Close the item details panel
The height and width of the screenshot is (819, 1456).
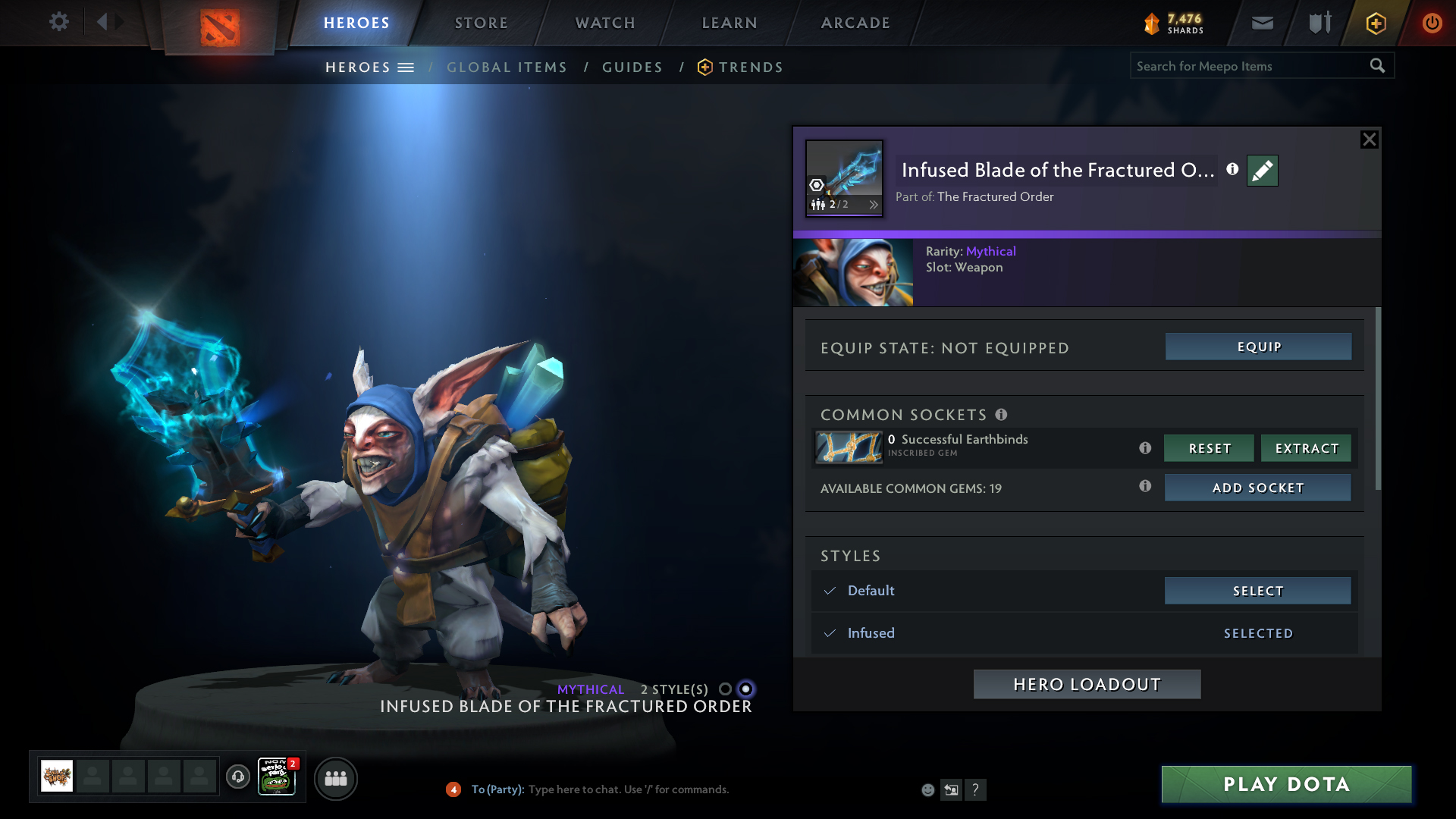tap(1369, 140)
